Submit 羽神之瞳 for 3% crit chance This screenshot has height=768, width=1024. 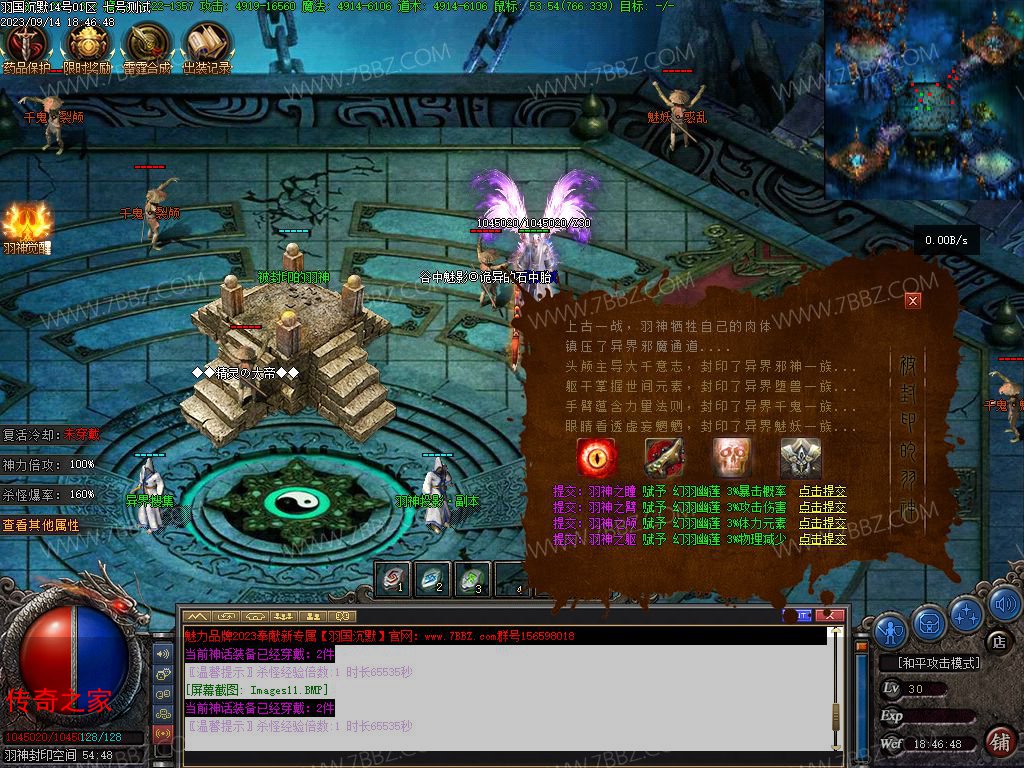[x=822, y=491]
